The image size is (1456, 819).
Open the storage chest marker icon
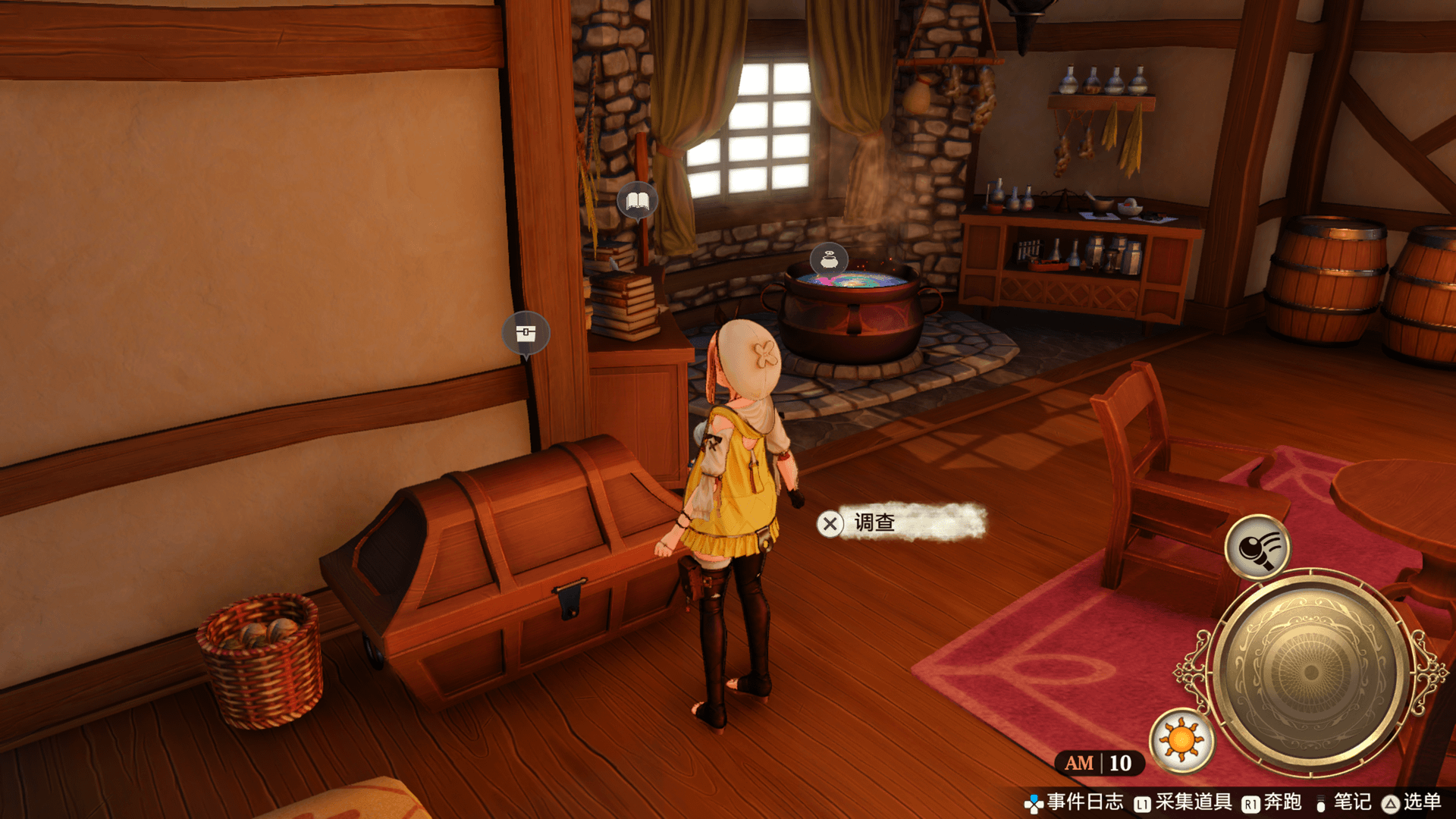point(526,333)
